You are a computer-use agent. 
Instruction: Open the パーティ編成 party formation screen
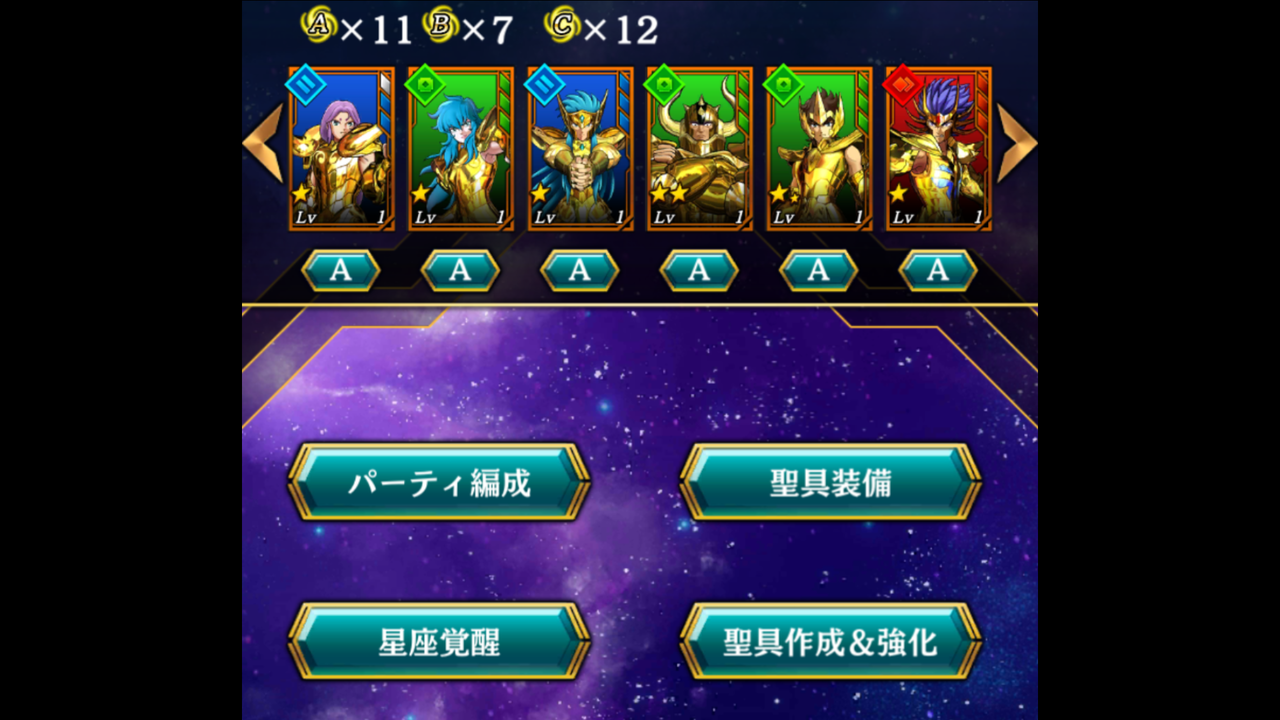tap(438, 481)
